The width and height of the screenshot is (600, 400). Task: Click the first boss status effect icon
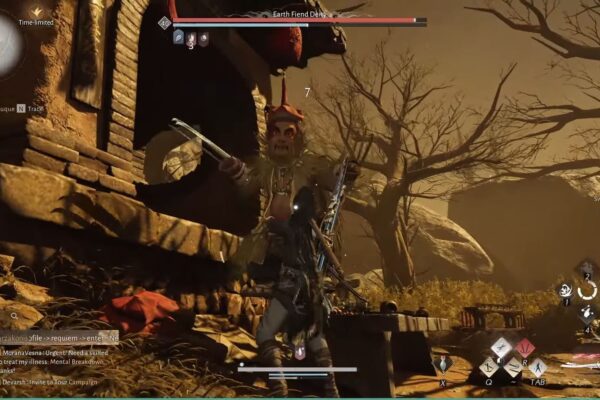(x=178, y=38)
